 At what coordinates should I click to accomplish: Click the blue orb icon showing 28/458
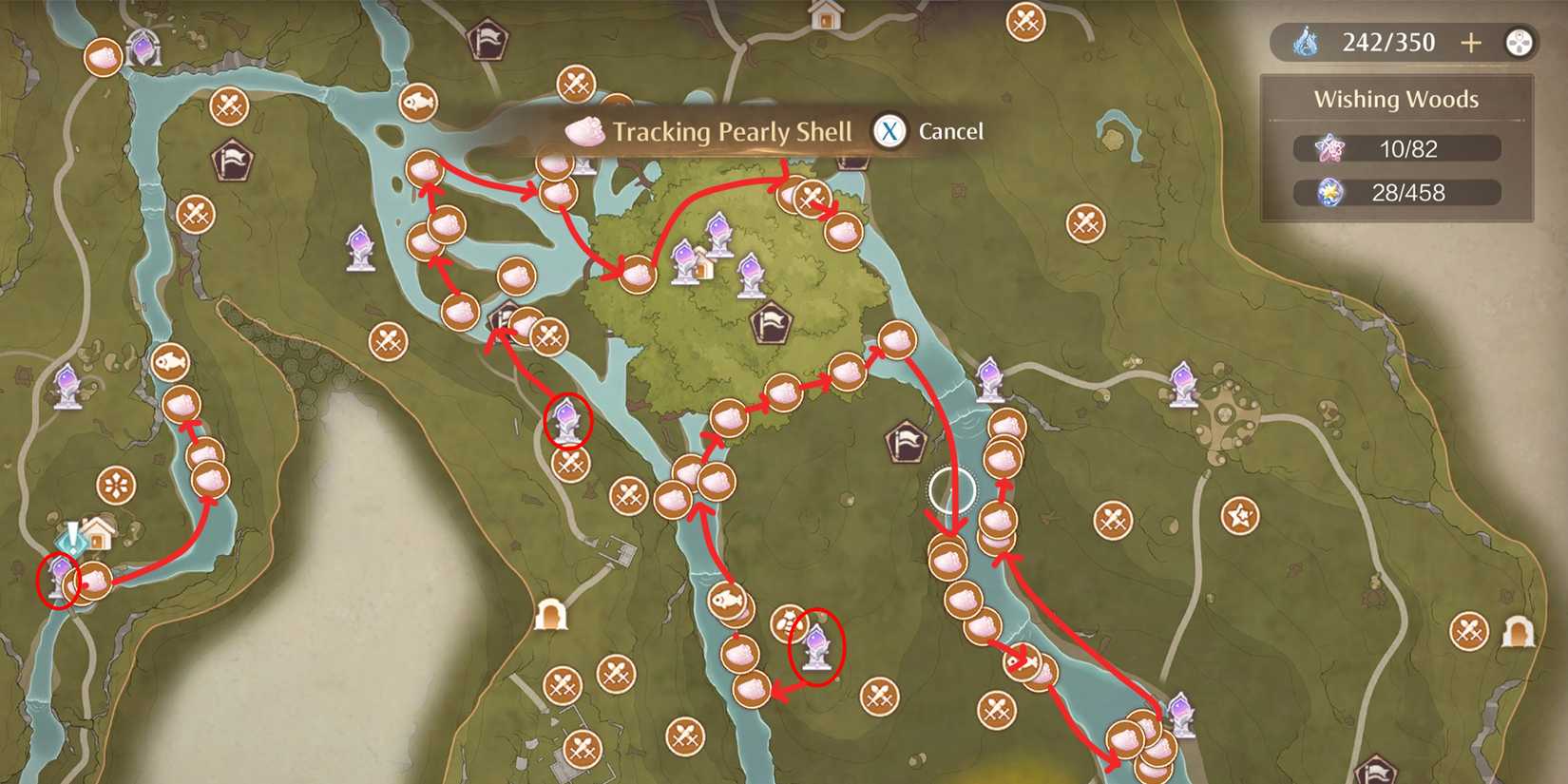[x=1328, y=193]
